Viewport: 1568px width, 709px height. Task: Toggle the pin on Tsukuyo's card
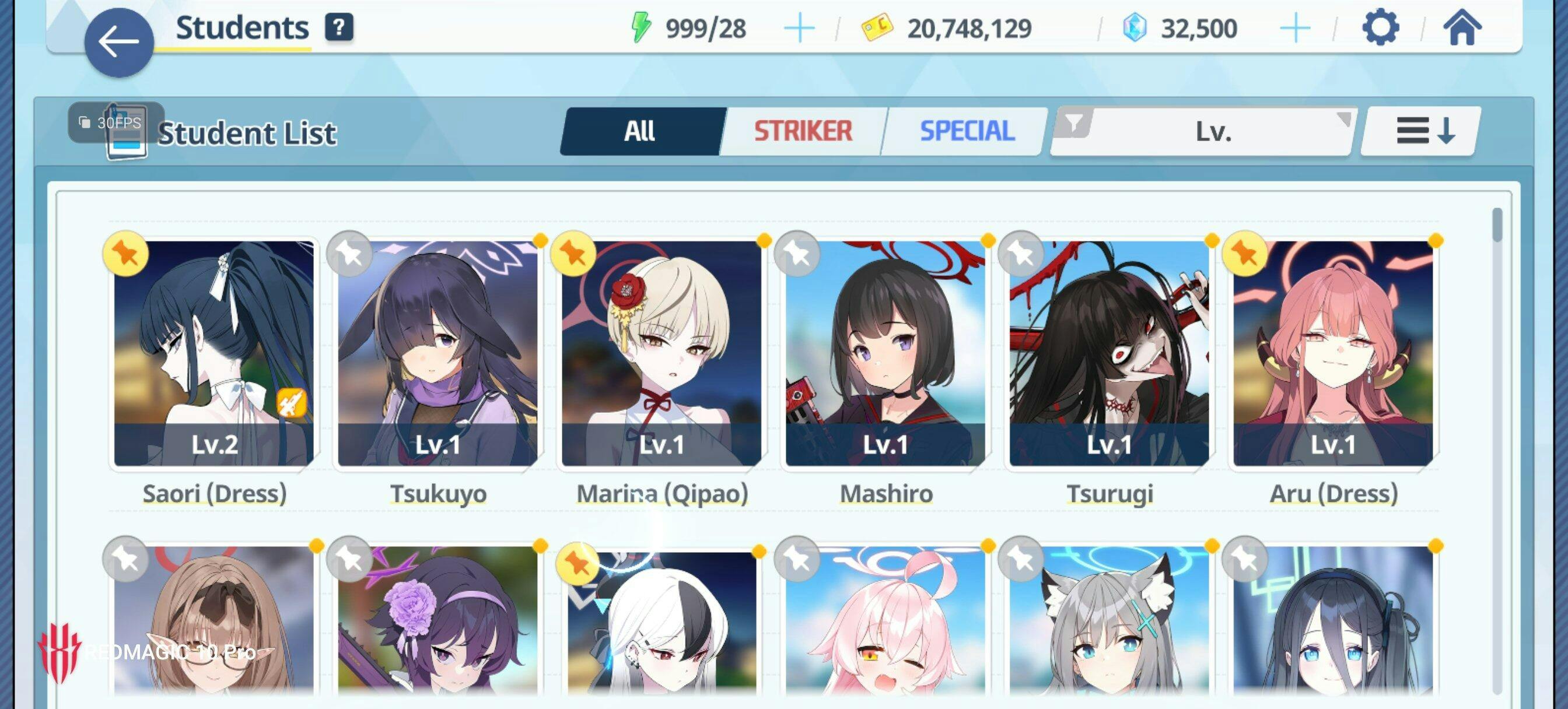coord(349,254)
